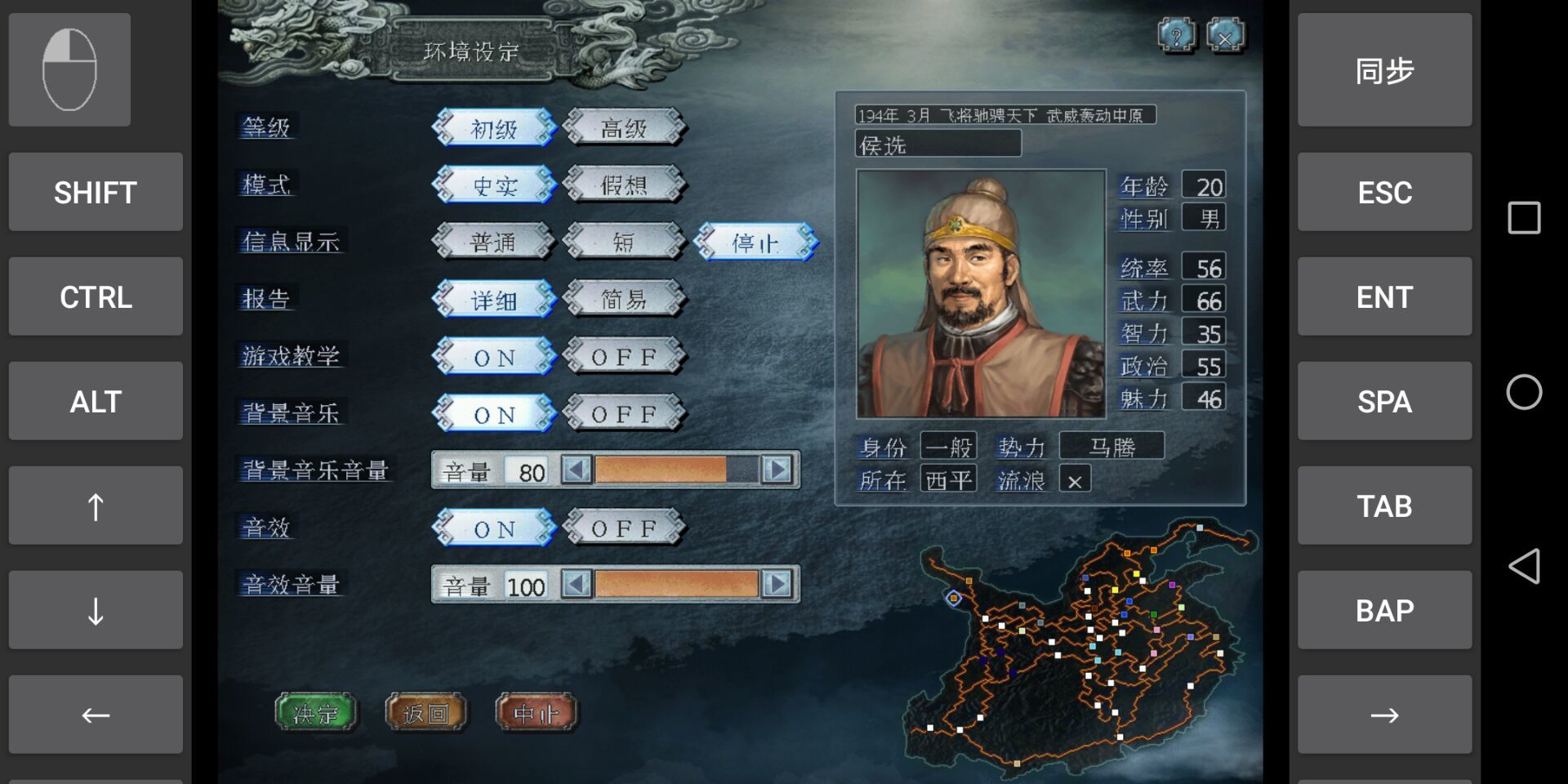
Task: Turn on 游戏教学 tutorial
Action: [494, 357]
